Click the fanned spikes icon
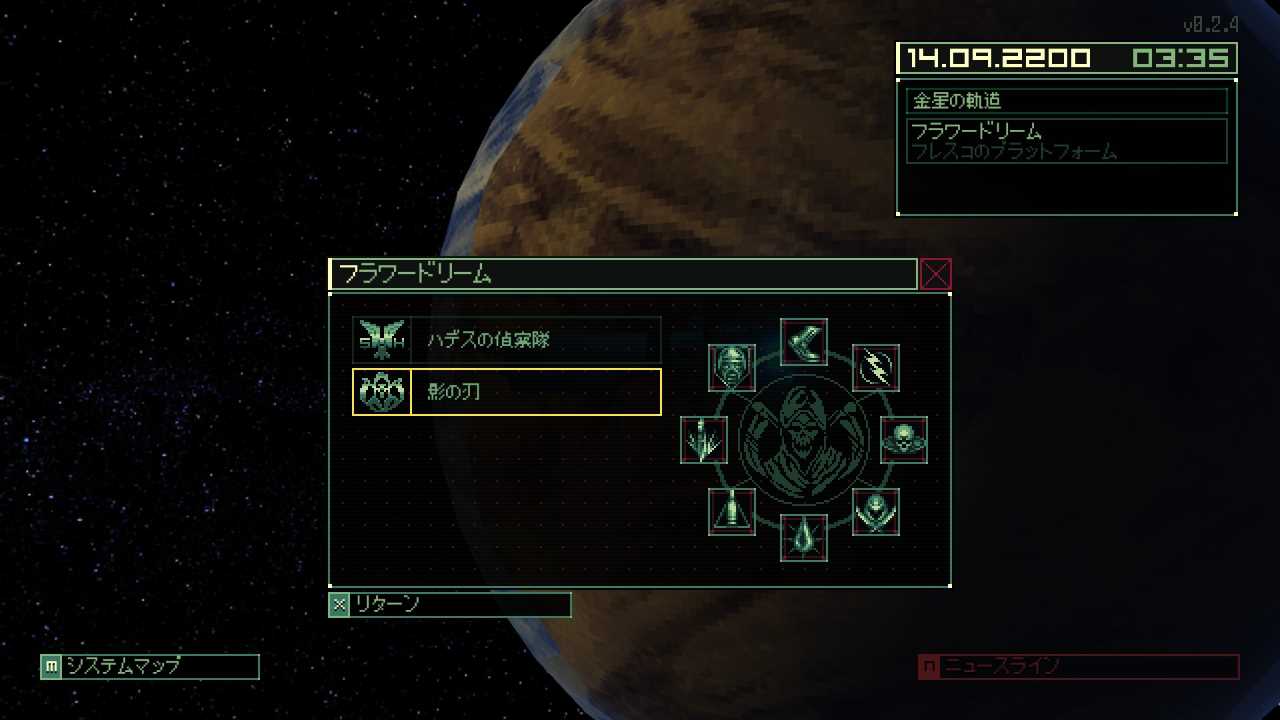Image resolution: width=1280 pixels, height=720 pixels. [x=704, y=440]
